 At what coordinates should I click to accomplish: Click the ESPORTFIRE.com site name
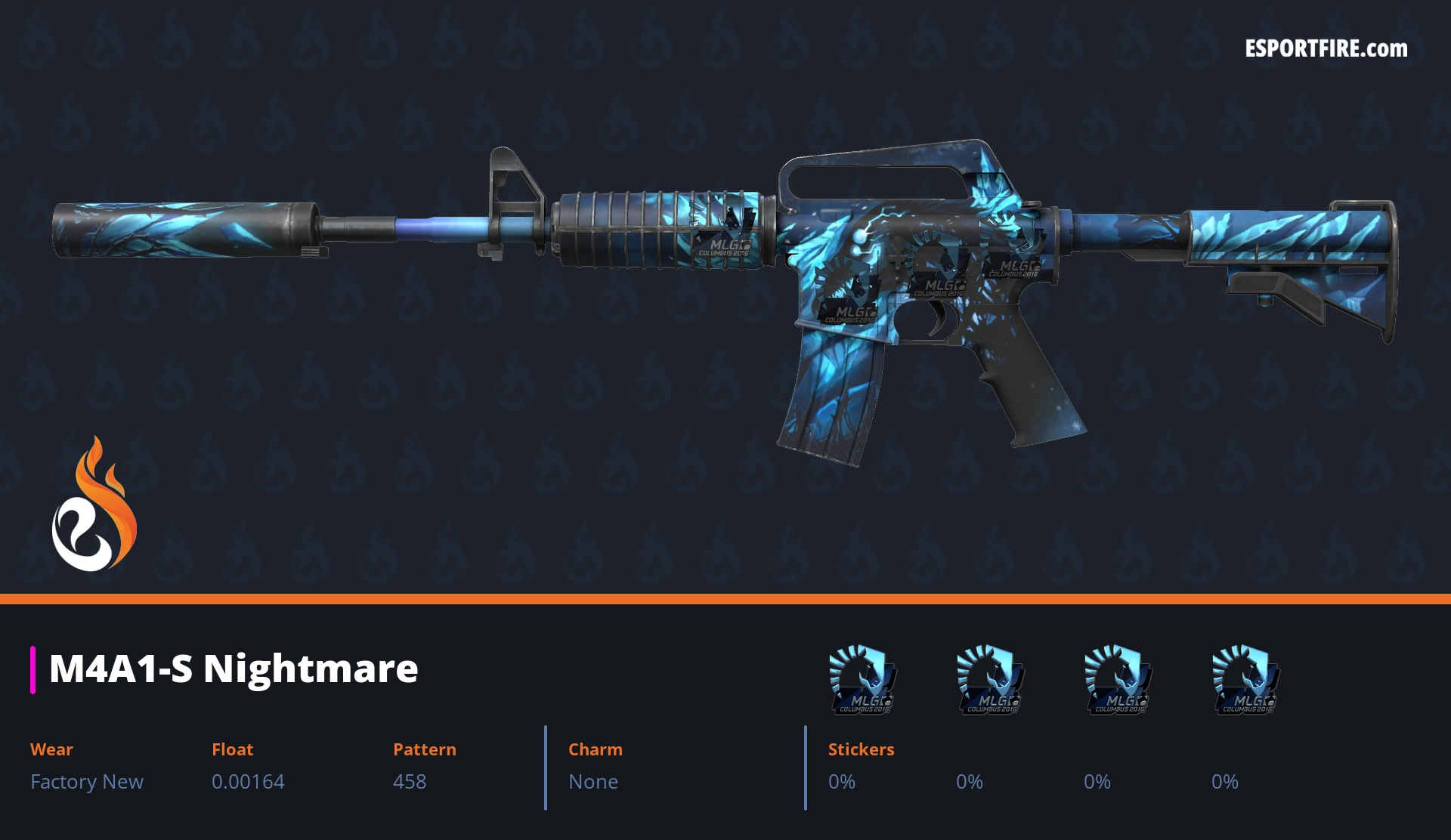click(1326, 49)
